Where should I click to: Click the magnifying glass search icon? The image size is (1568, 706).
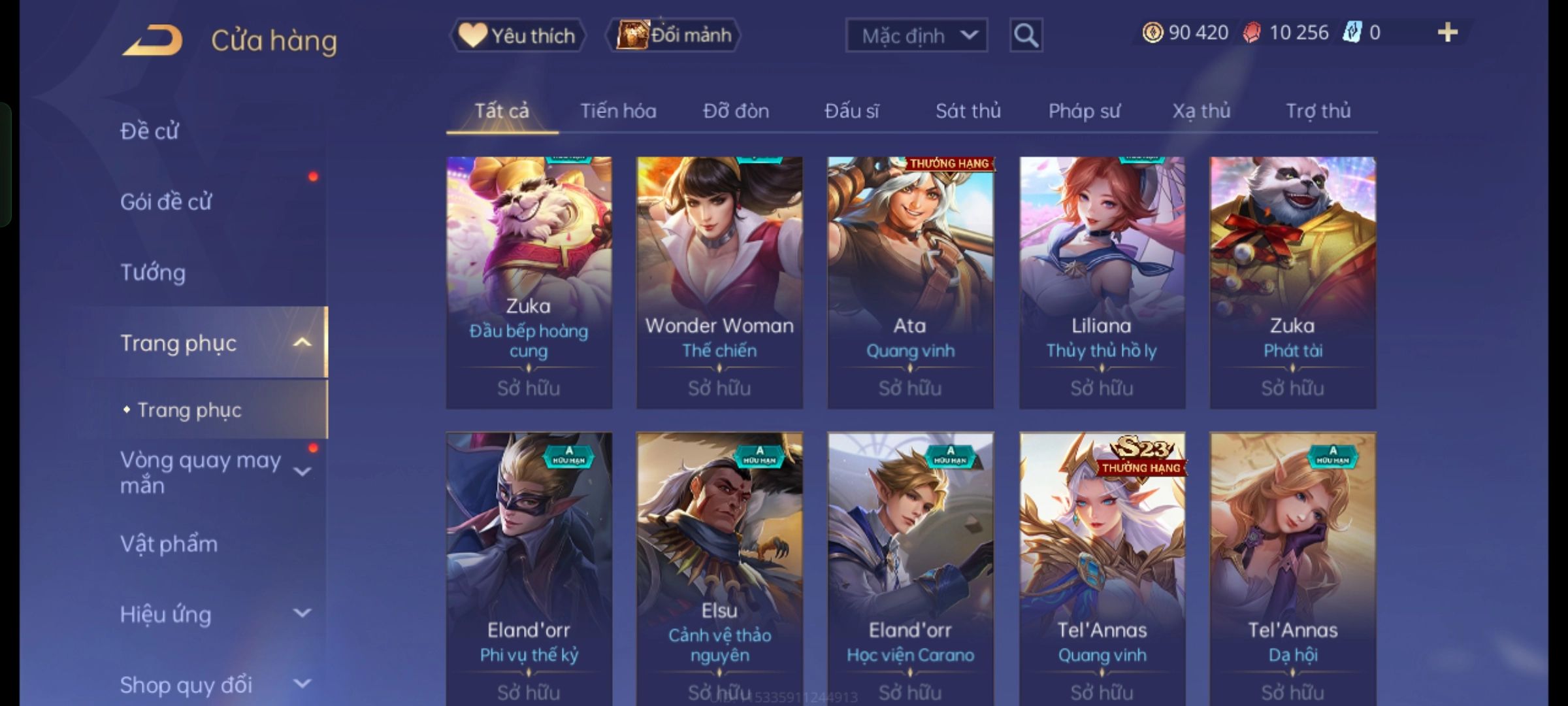[1026, 35]
